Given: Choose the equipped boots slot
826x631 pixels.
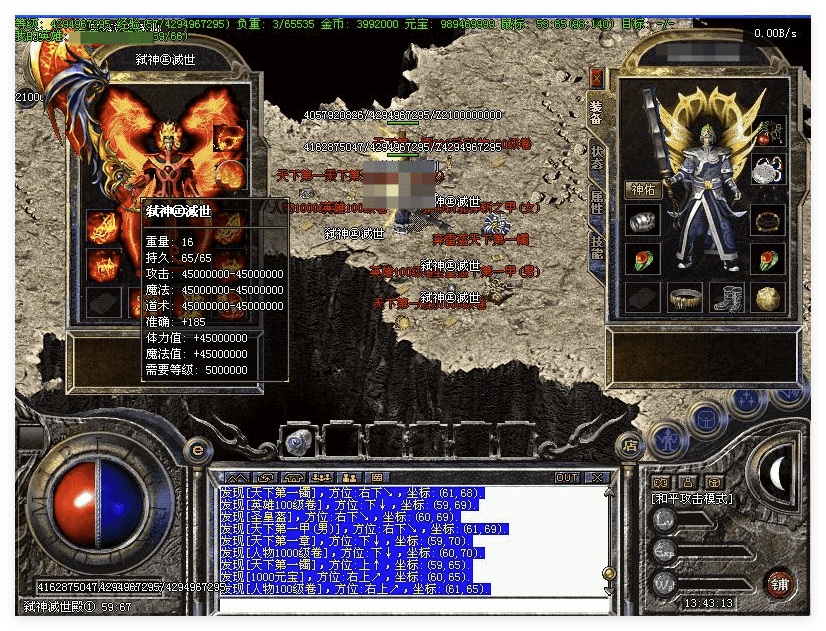Looking at the screenshot, I should [726, 297].
